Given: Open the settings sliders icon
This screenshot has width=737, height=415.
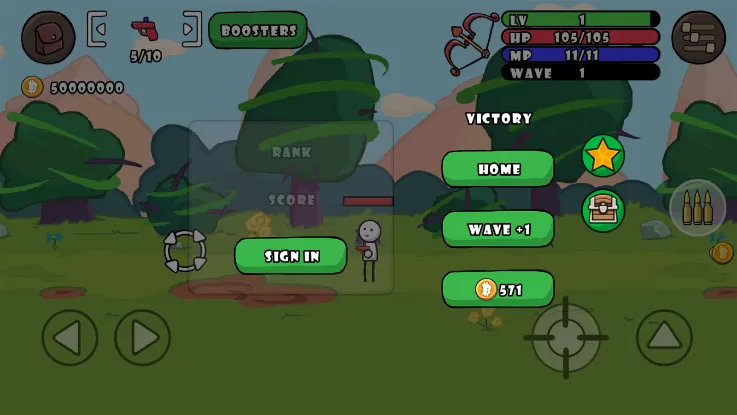Looking at the screenshot, I should click(698, 37).
